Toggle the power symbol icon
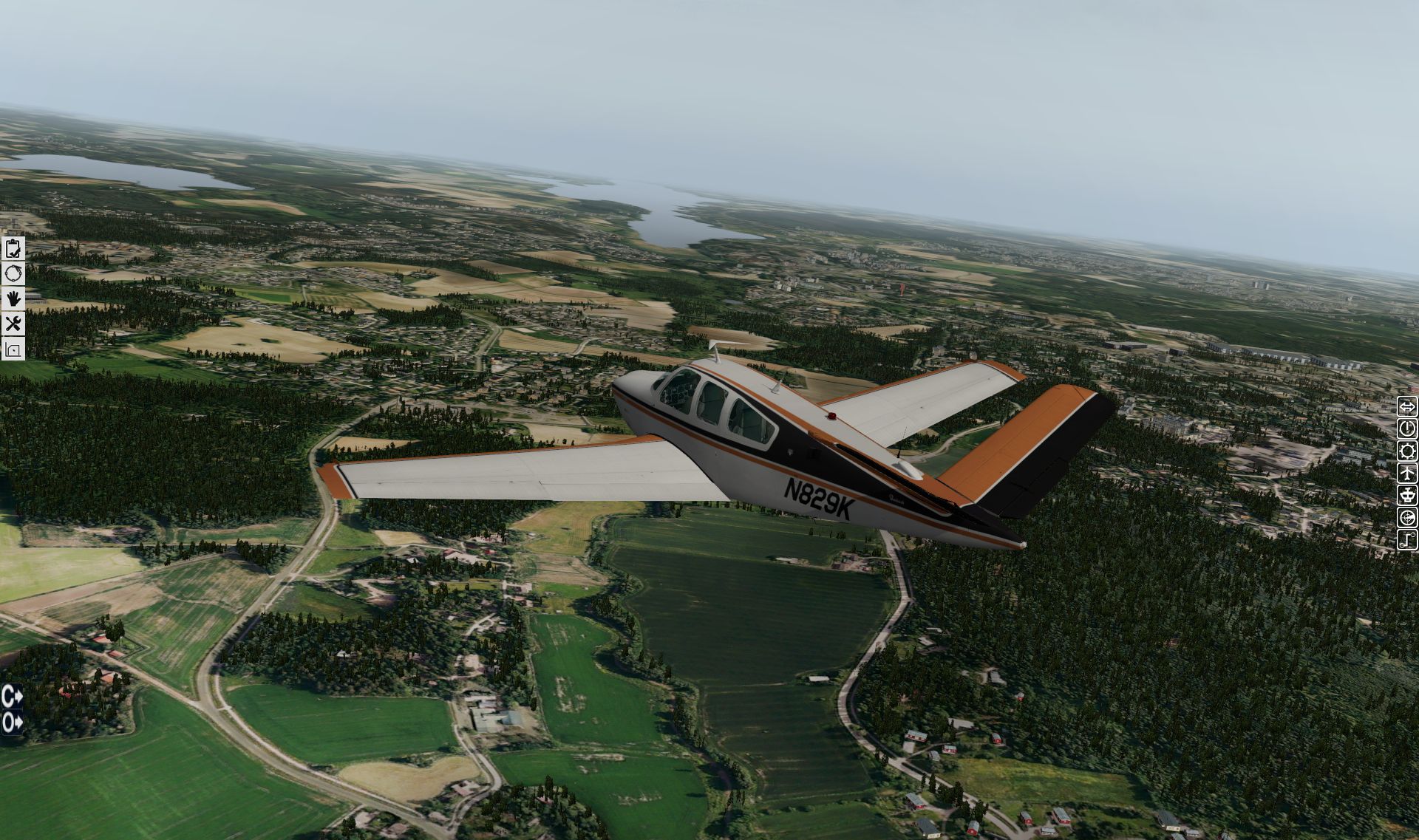This screenshot has width=1419, height=840. point(1407,428)
